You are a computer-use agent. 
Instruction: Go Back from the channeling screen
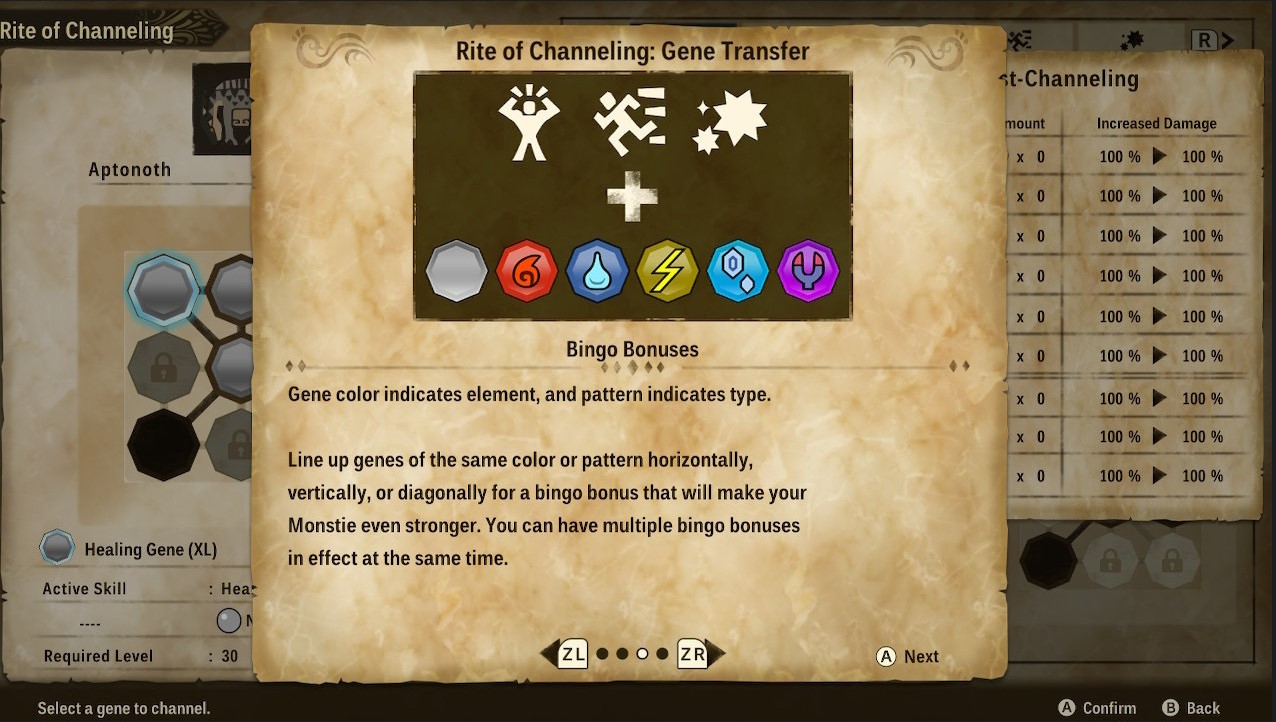(x=1191, y=708)
